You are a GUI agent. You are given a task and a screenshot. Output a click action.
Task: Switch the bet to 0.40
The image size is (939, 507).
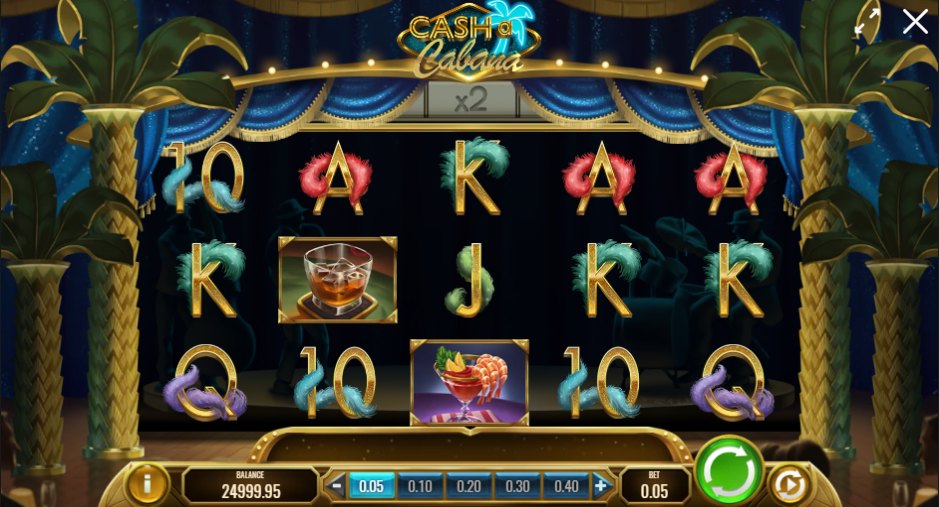tap(565, 486)
